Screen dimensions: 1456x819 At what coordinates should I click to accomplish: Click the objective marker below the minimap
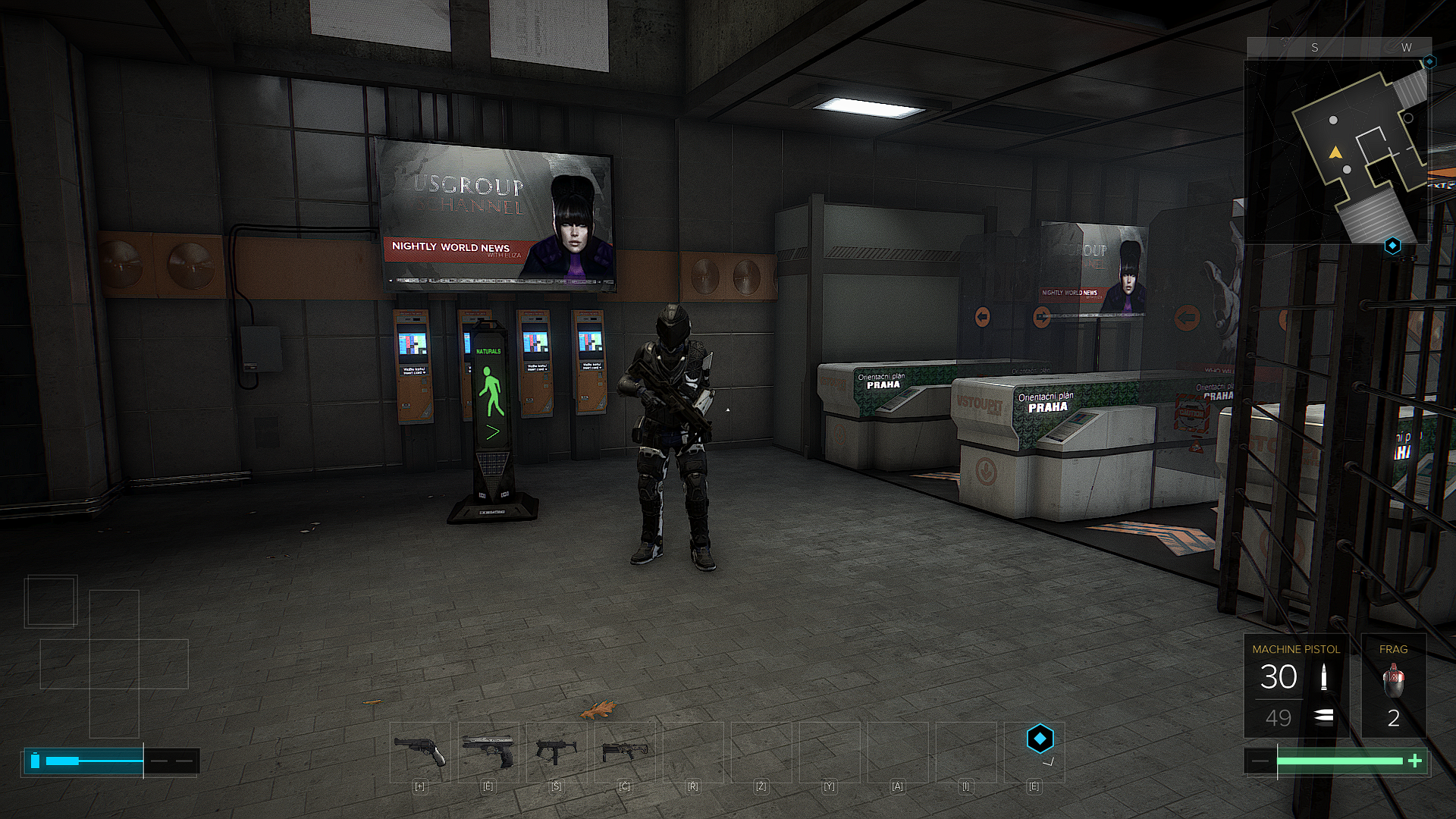click(1392, 246)
